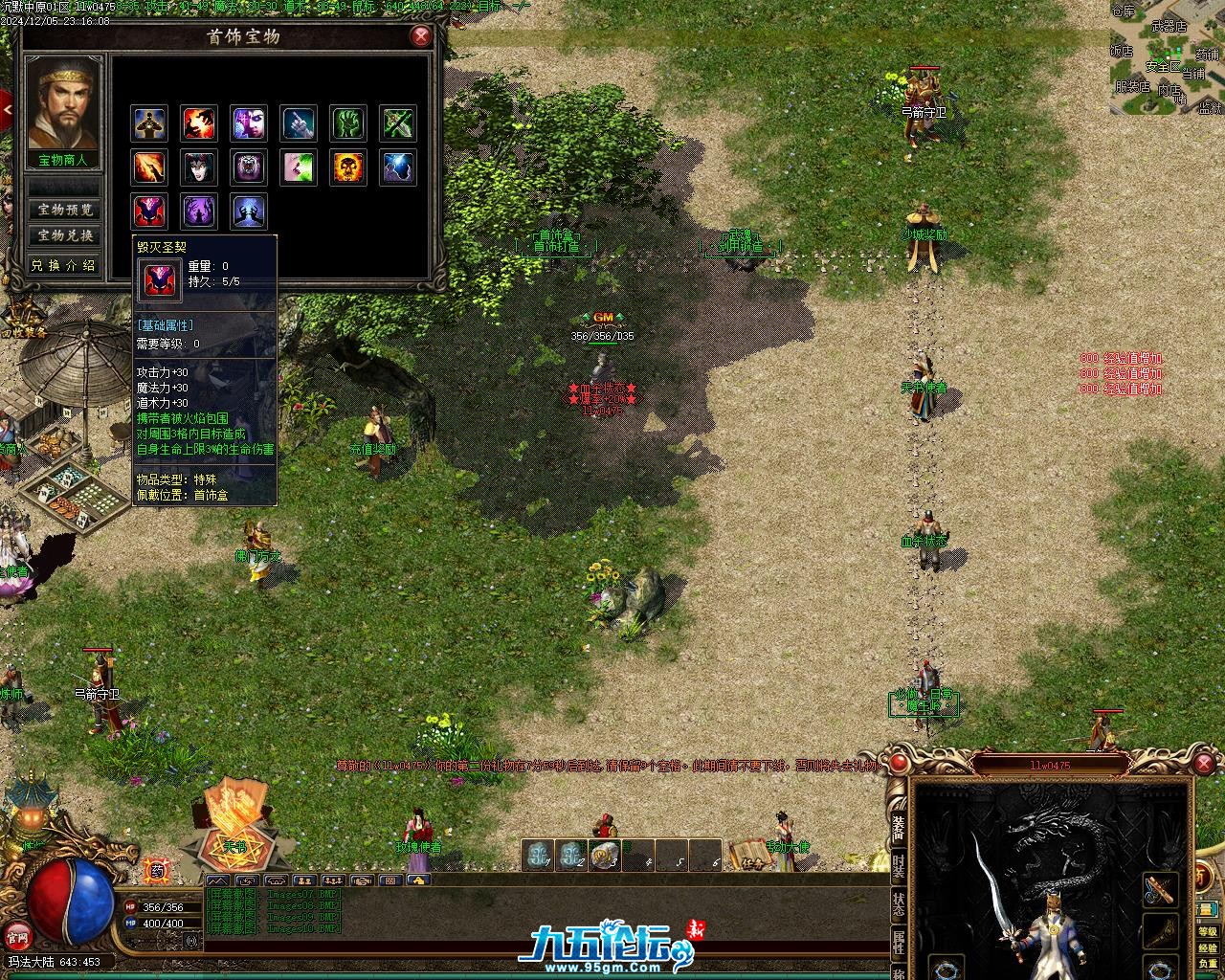Click the 药 potion button
The height and width of the screenshot is (980, 1225).
(x=157, y=870)
